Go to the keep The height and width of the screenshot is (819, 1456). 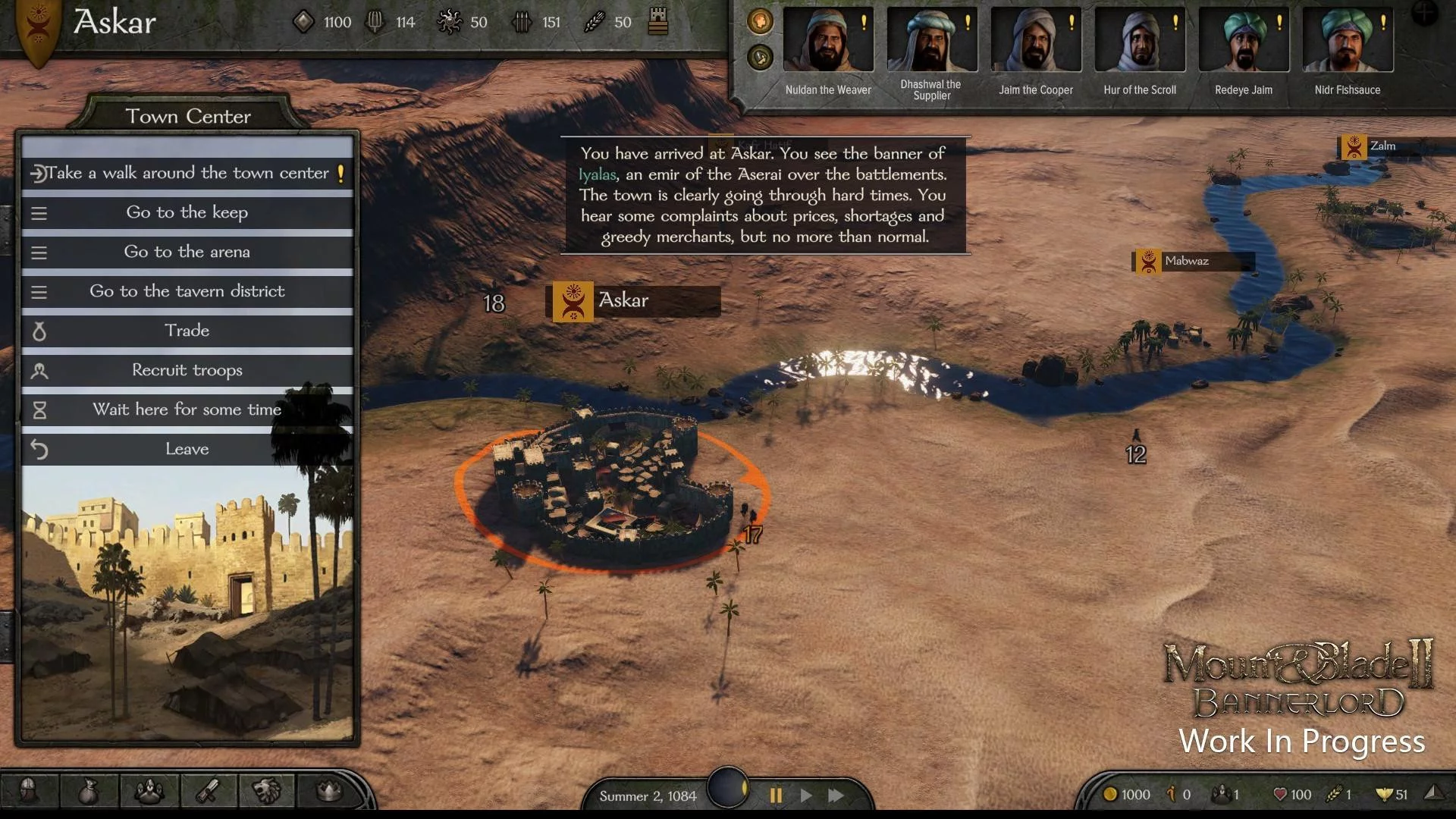coord(187,212)
